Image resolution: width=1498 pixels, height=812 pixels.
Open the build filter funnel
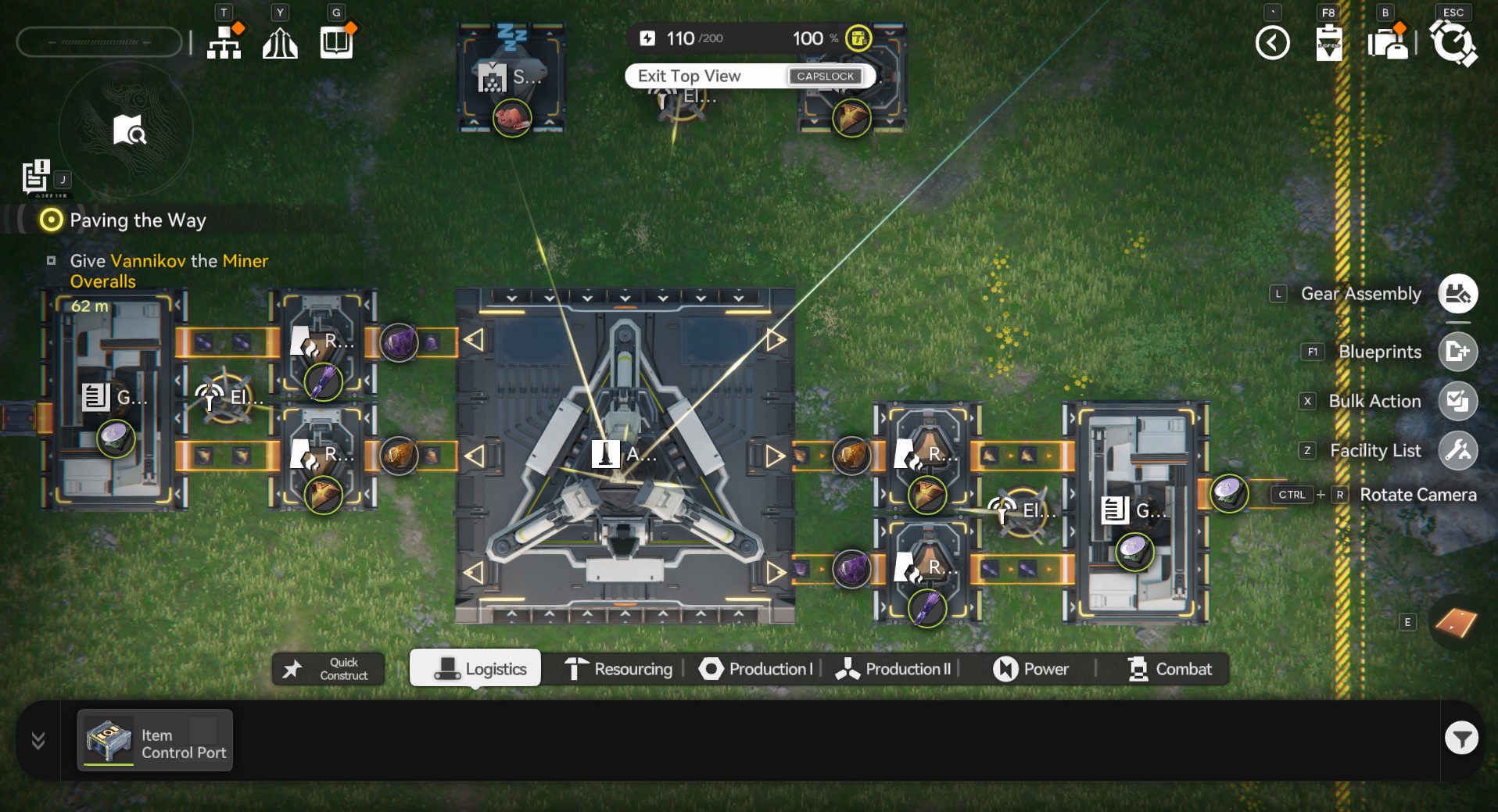pos(1460,738)
